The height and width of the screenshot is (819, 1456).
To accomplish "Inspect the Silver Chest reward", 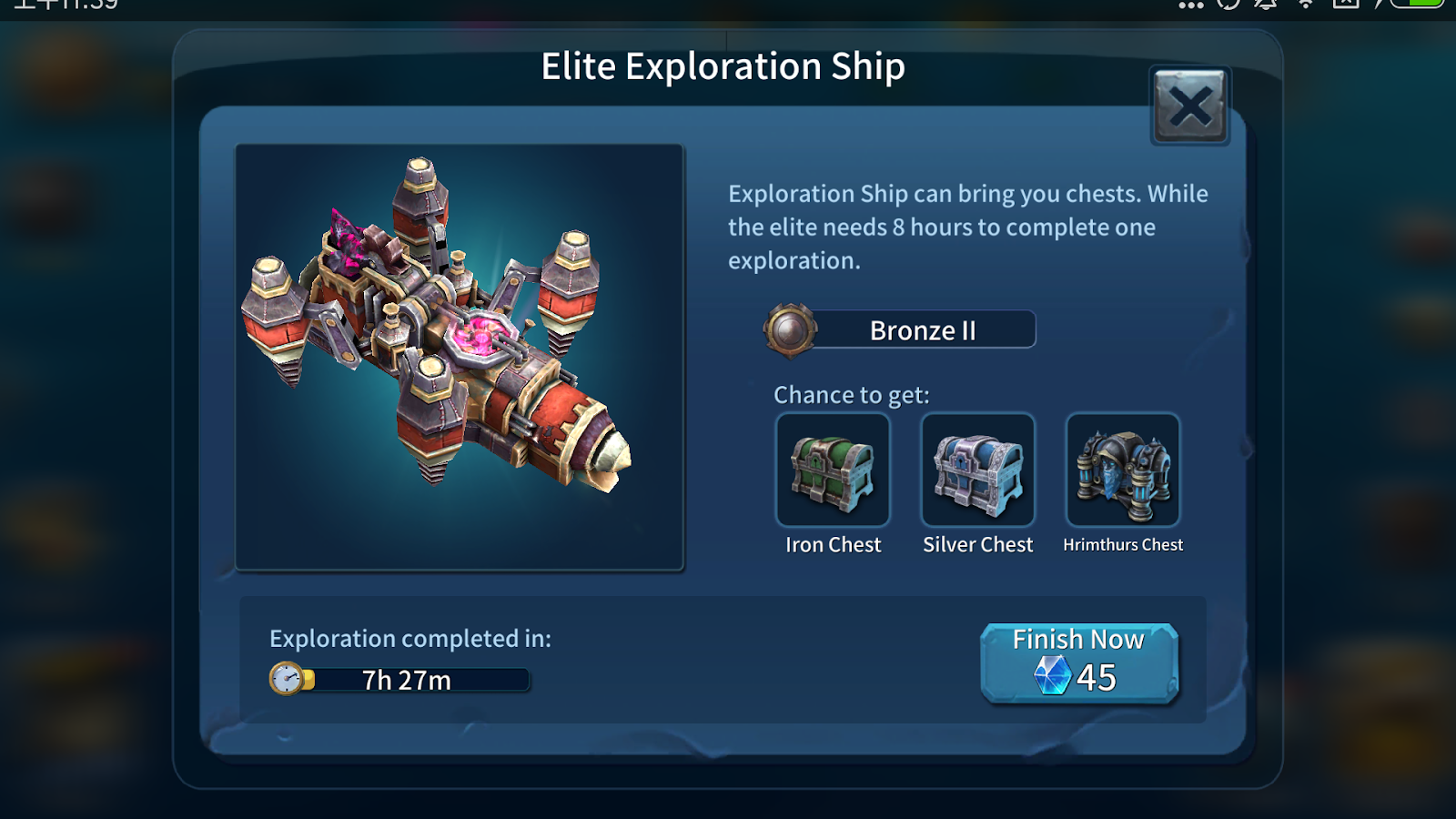I will tap(978, 470).
